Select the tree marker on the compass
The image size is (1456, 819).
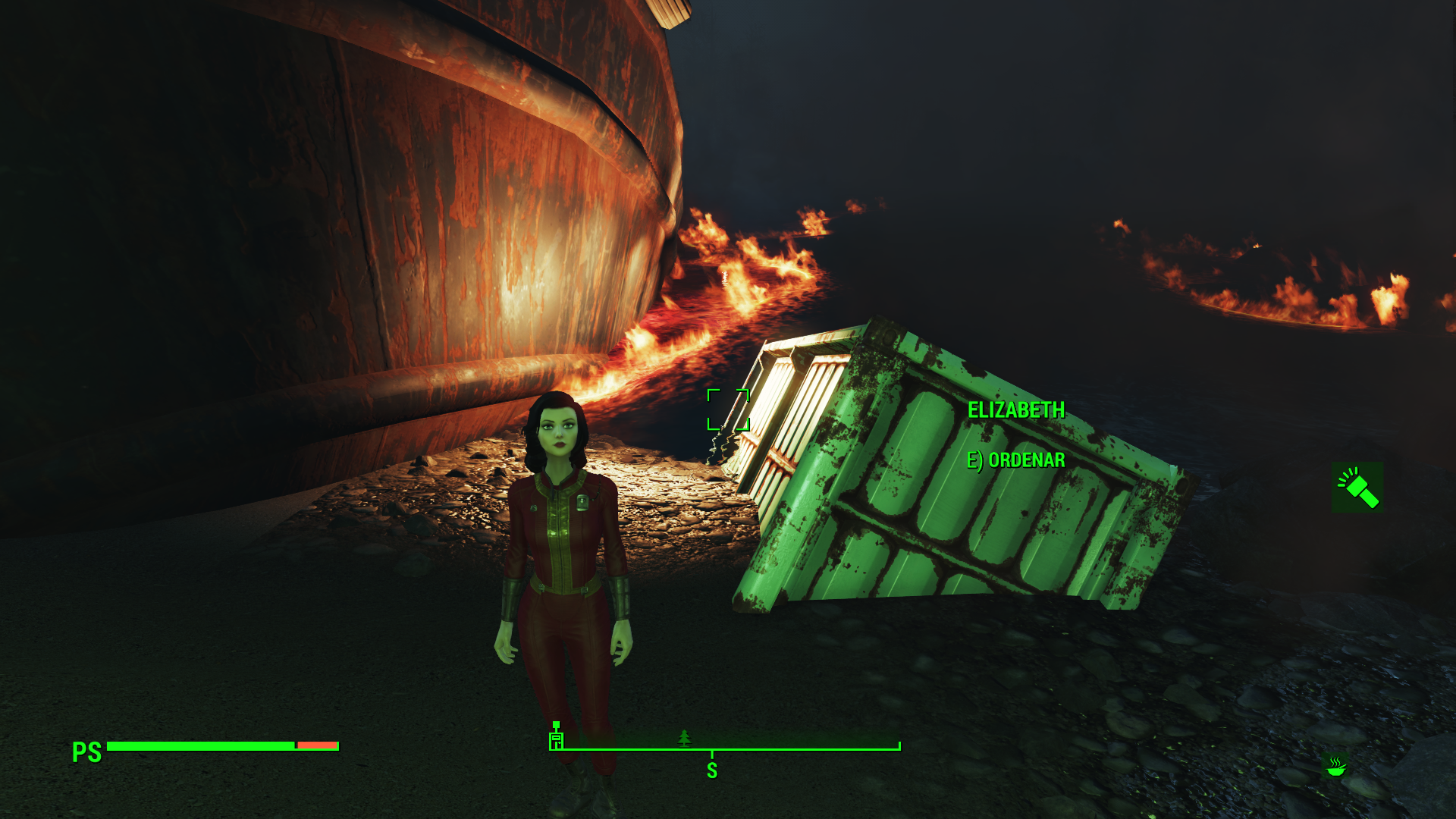pos(685,737)
